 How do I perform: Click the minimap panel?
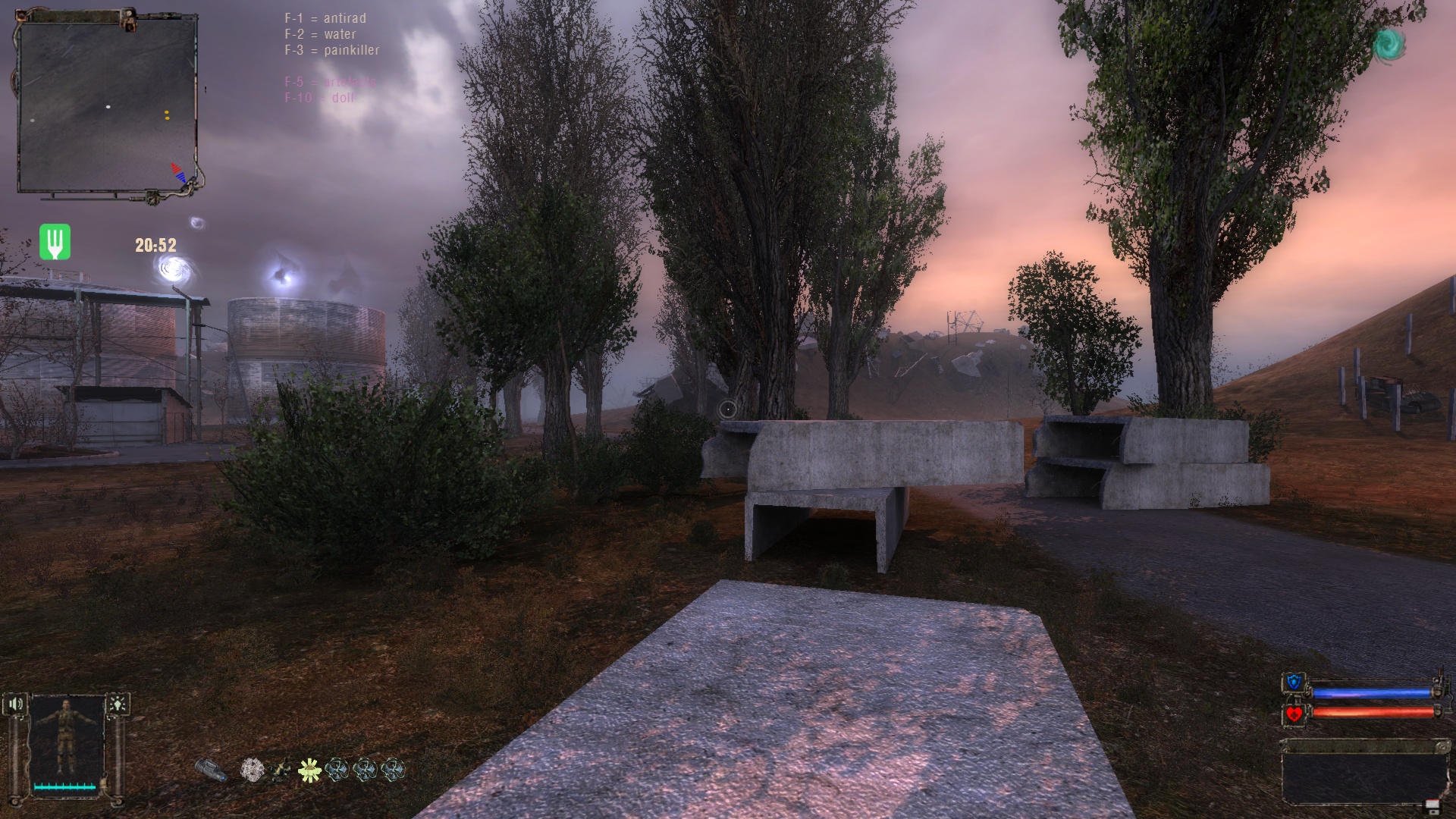[x=108, y=105]
